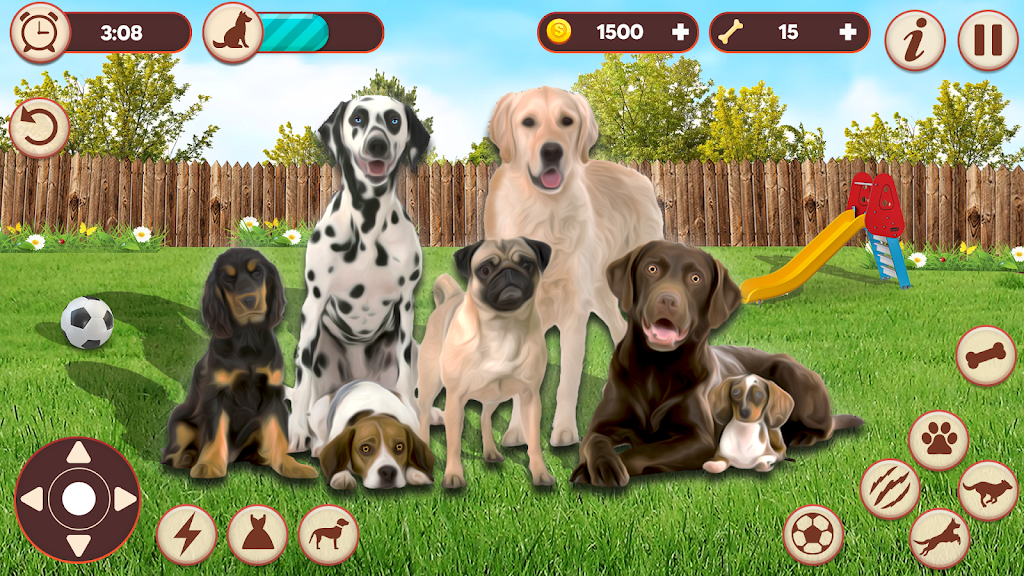Activate the paw print button
1024x576 pixels.
(938, 440)
